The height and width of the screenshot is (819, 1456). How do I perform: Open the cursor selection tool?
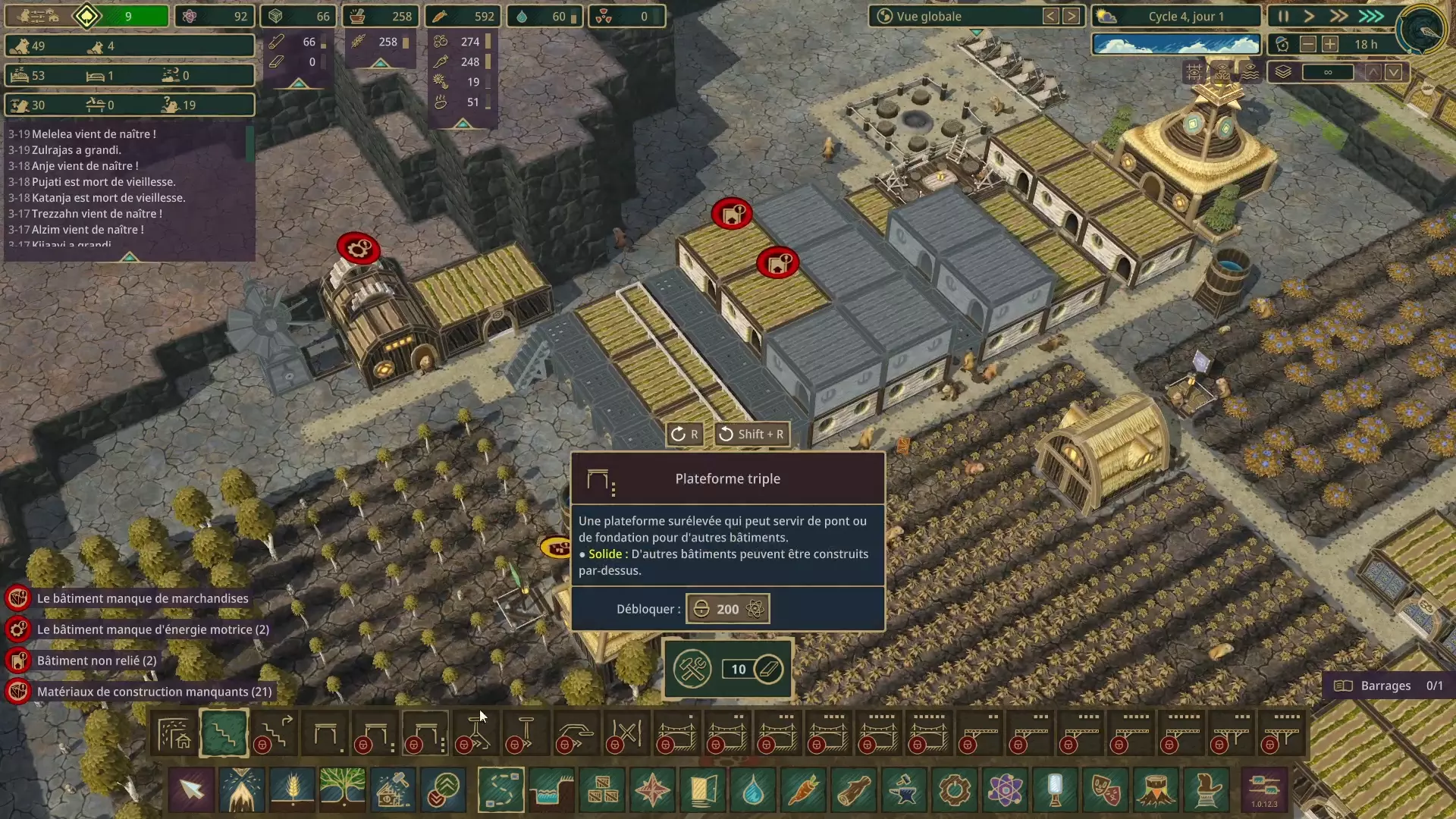tap(192, 789)
